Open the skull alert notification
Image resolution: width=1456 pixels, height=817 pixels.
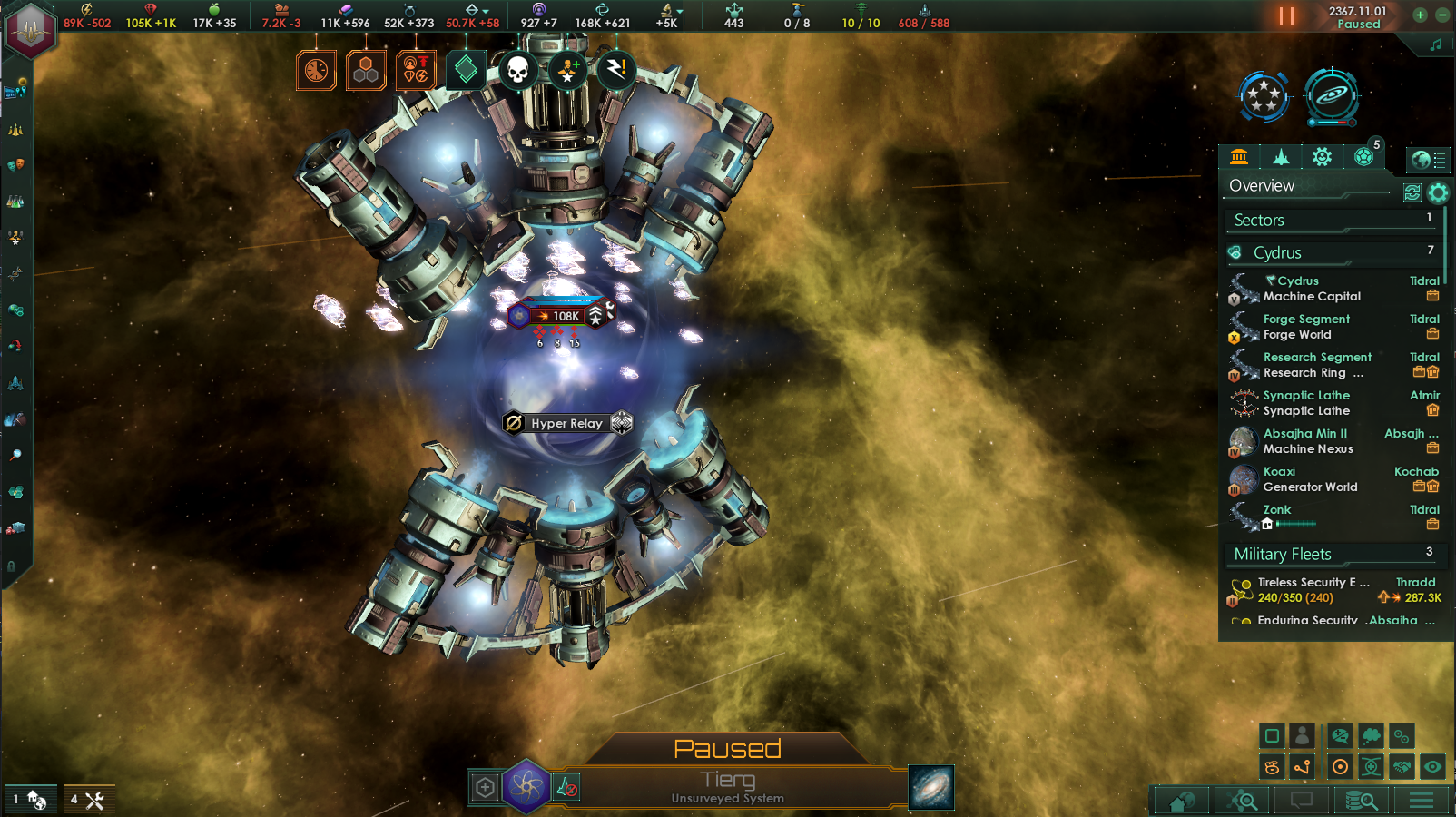517,70
